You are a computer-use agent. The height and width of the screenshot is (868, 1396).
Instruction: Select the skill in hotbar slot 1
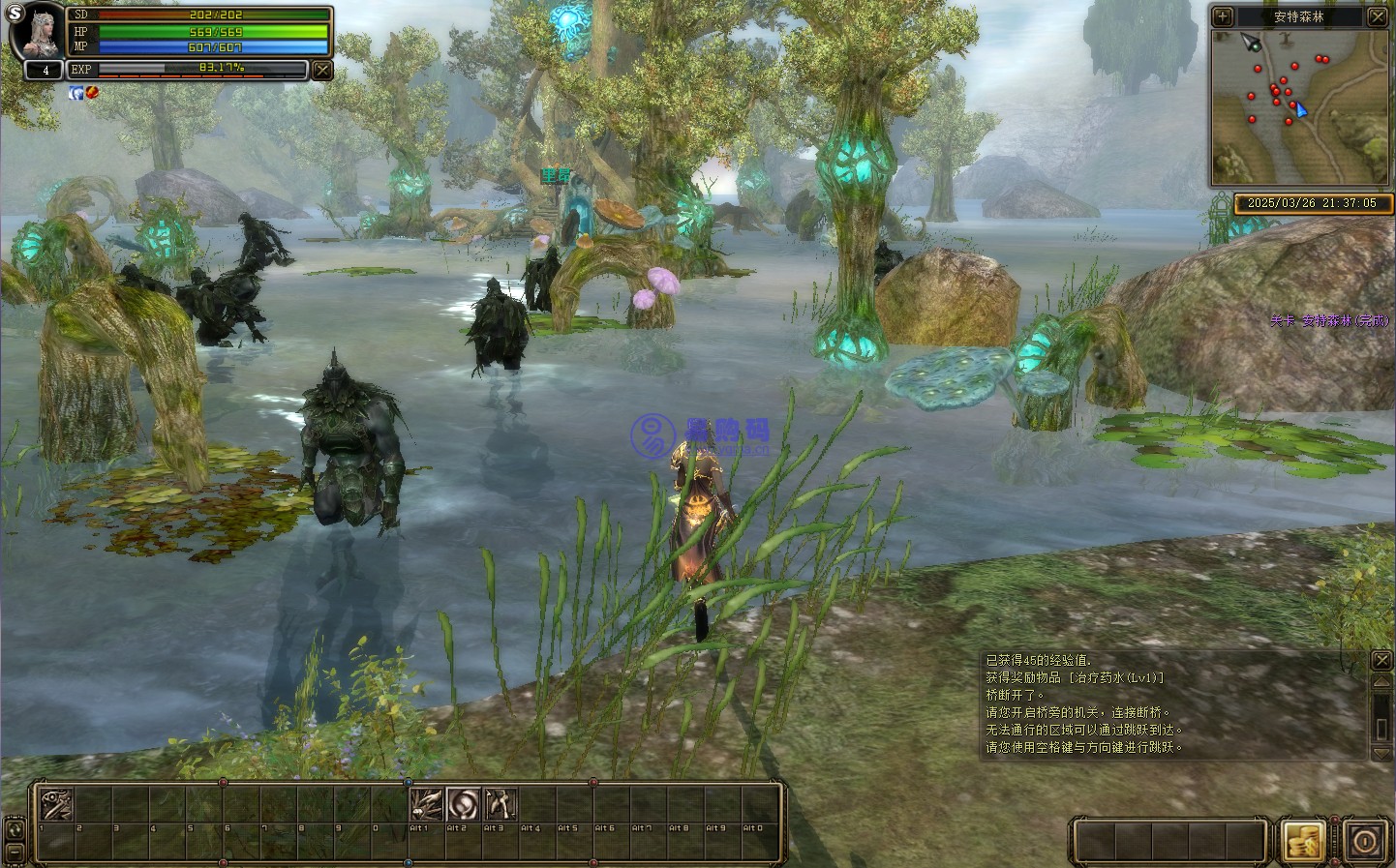pyautogui.click(x=56, y=804)
